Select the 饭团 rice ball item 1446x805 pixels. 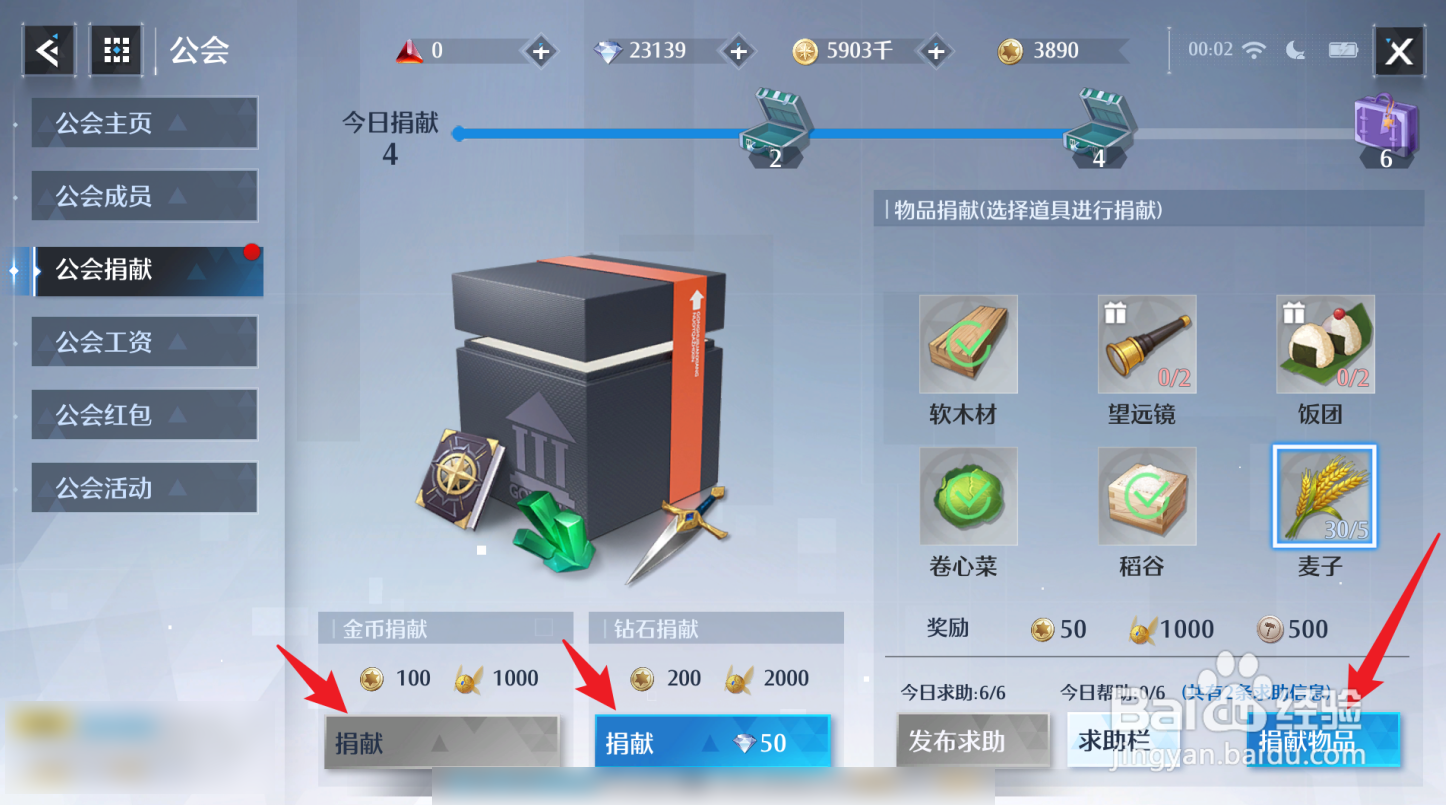click(x=1324, y=343)
